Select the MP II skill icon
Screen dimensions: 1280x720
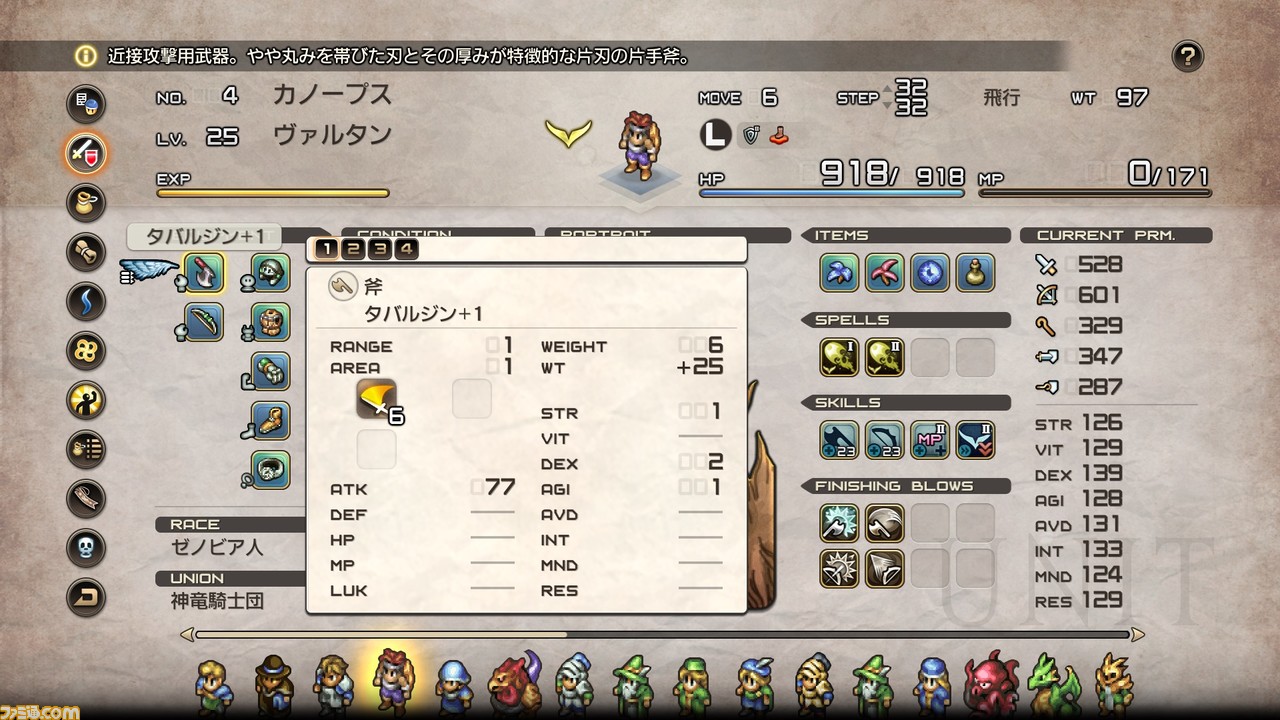coord(931,439)
